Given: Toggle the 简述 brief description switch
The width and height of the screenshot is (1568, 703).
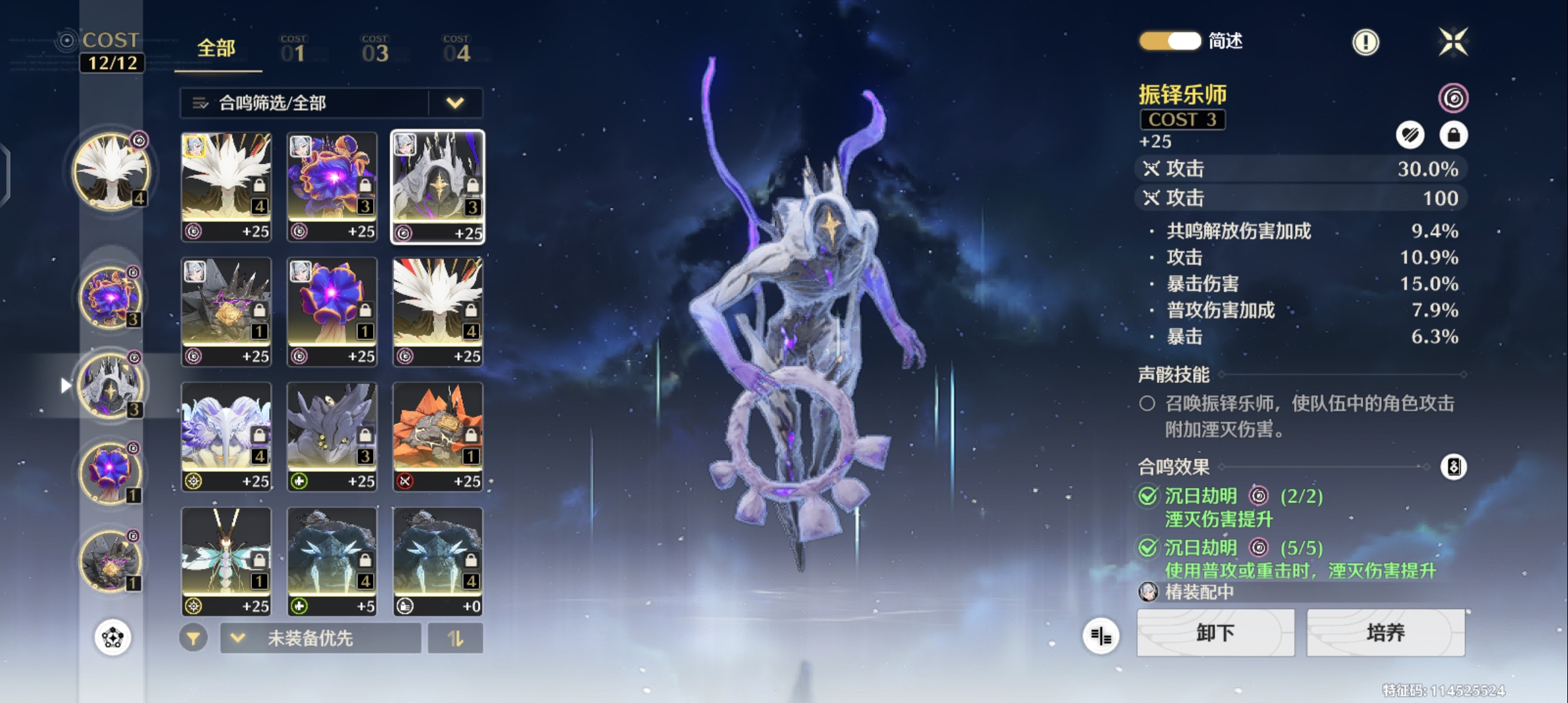Looking at the screenshot, I should (x=1170, y=41).
